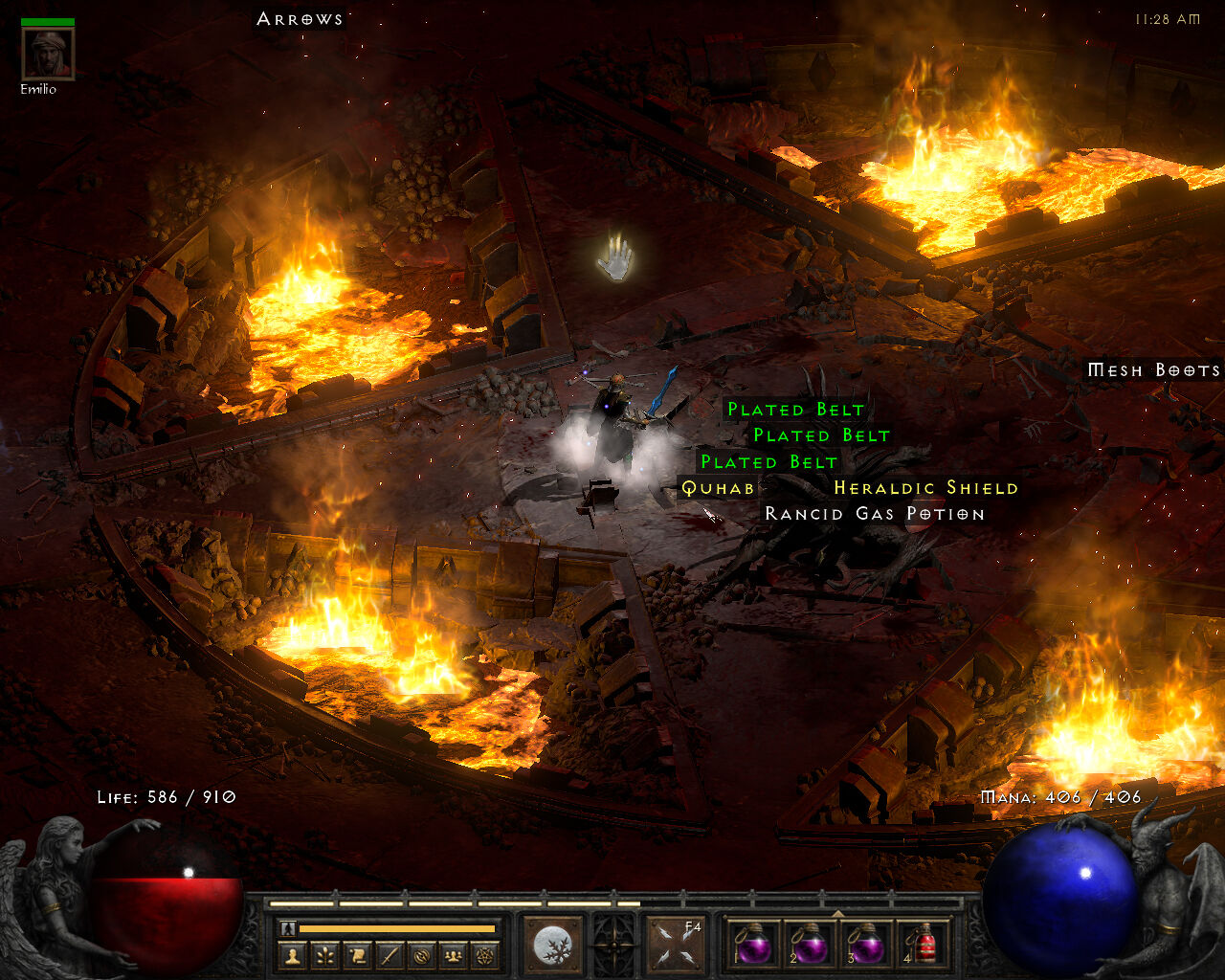Screen dimensions: 1225x980
Task: Use the purple potion in belt slot 1
Action: [x=754, y=945]
